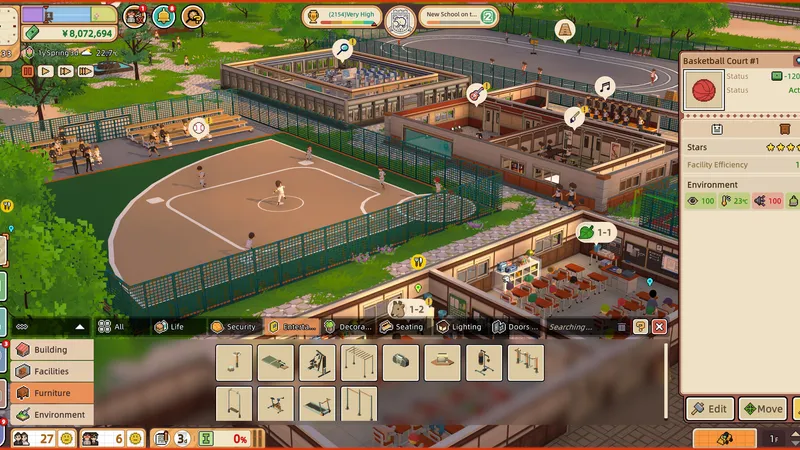The image size is (800, 450).
Task: Show All furniture items
Action: (x=112, y=327)
